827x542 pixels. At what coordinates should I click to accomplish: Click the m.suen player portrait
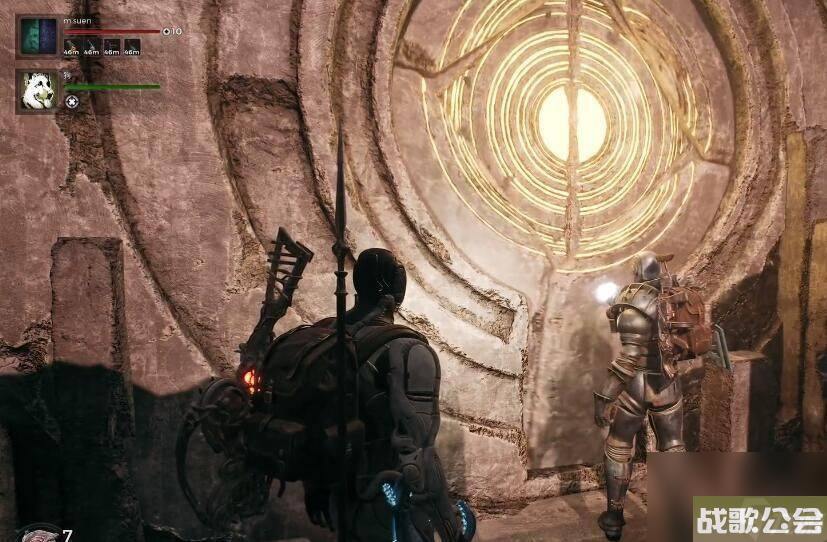pos(37,36)
